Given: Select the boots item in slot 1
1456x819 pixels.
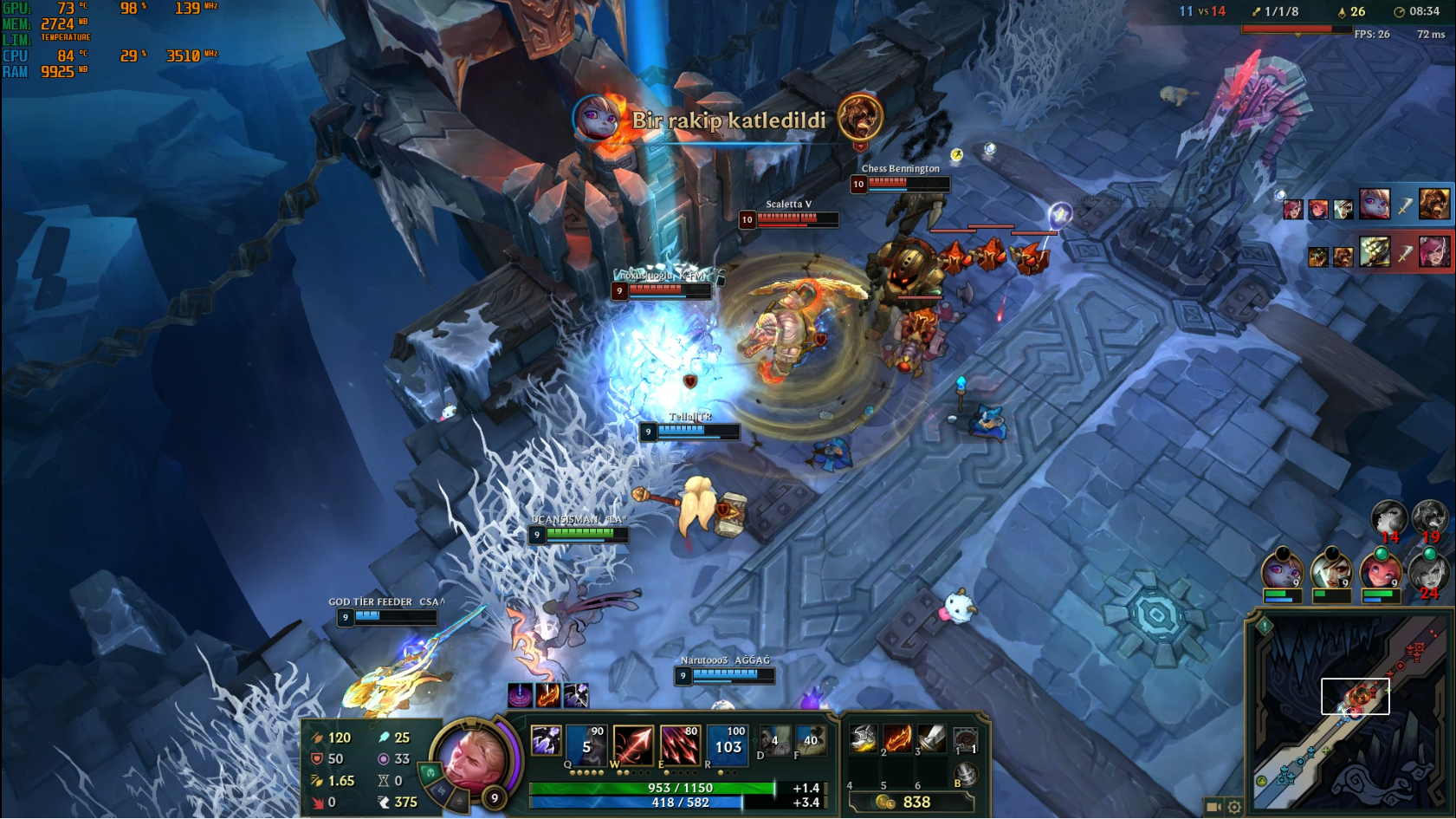Looking at the screenshot, I should tap(864, 738).
